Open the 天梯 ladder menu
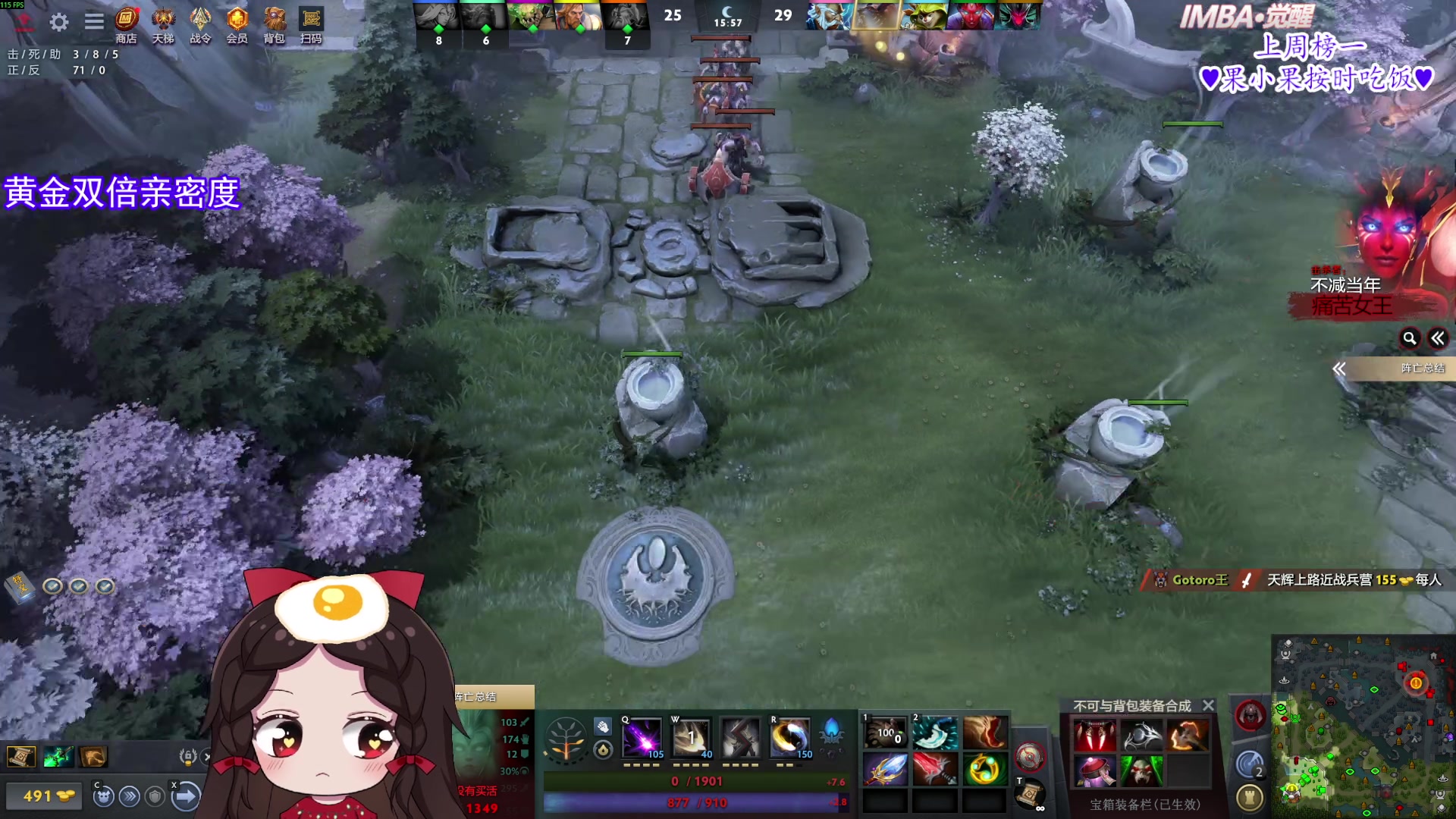1456x819 pixels. click(163, 24)
